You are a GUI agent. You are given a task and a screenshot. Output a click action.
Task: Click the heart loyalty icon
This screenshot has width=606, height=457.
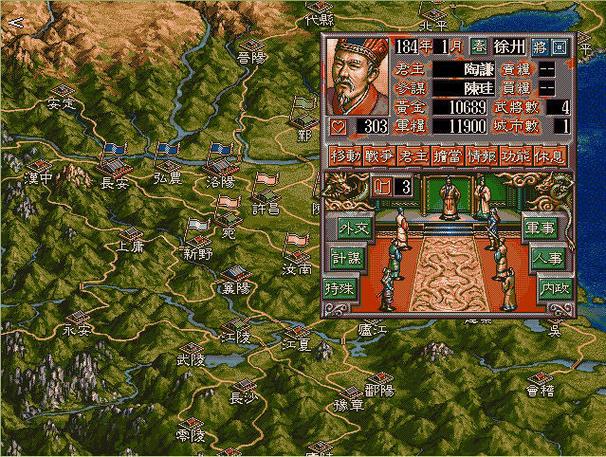tap(337, 127)
